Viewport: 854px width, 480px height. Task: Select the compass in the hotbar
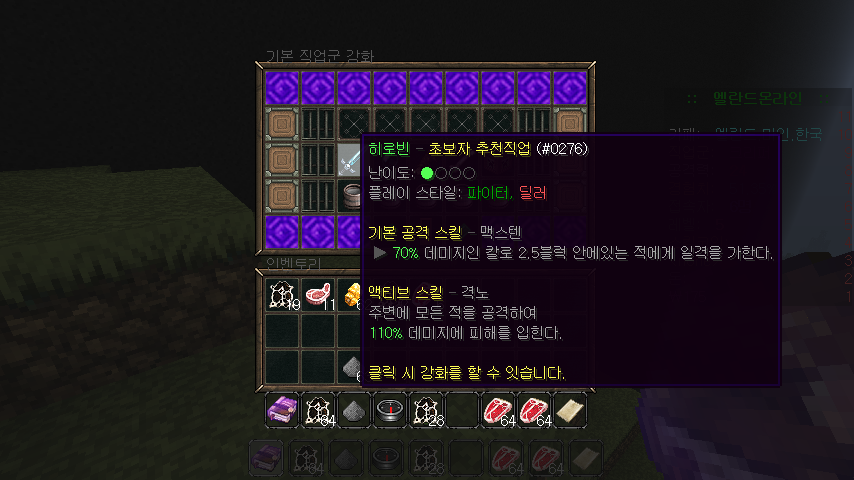pos(390,410)
